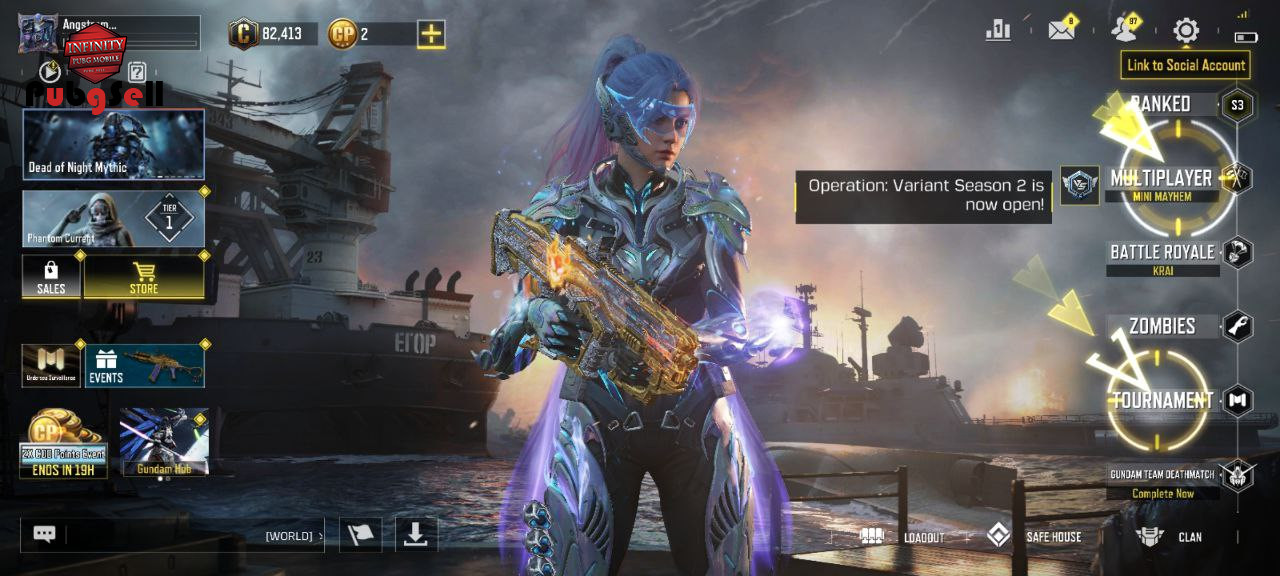Open the Multiplayer mode

coord(1161,179)
